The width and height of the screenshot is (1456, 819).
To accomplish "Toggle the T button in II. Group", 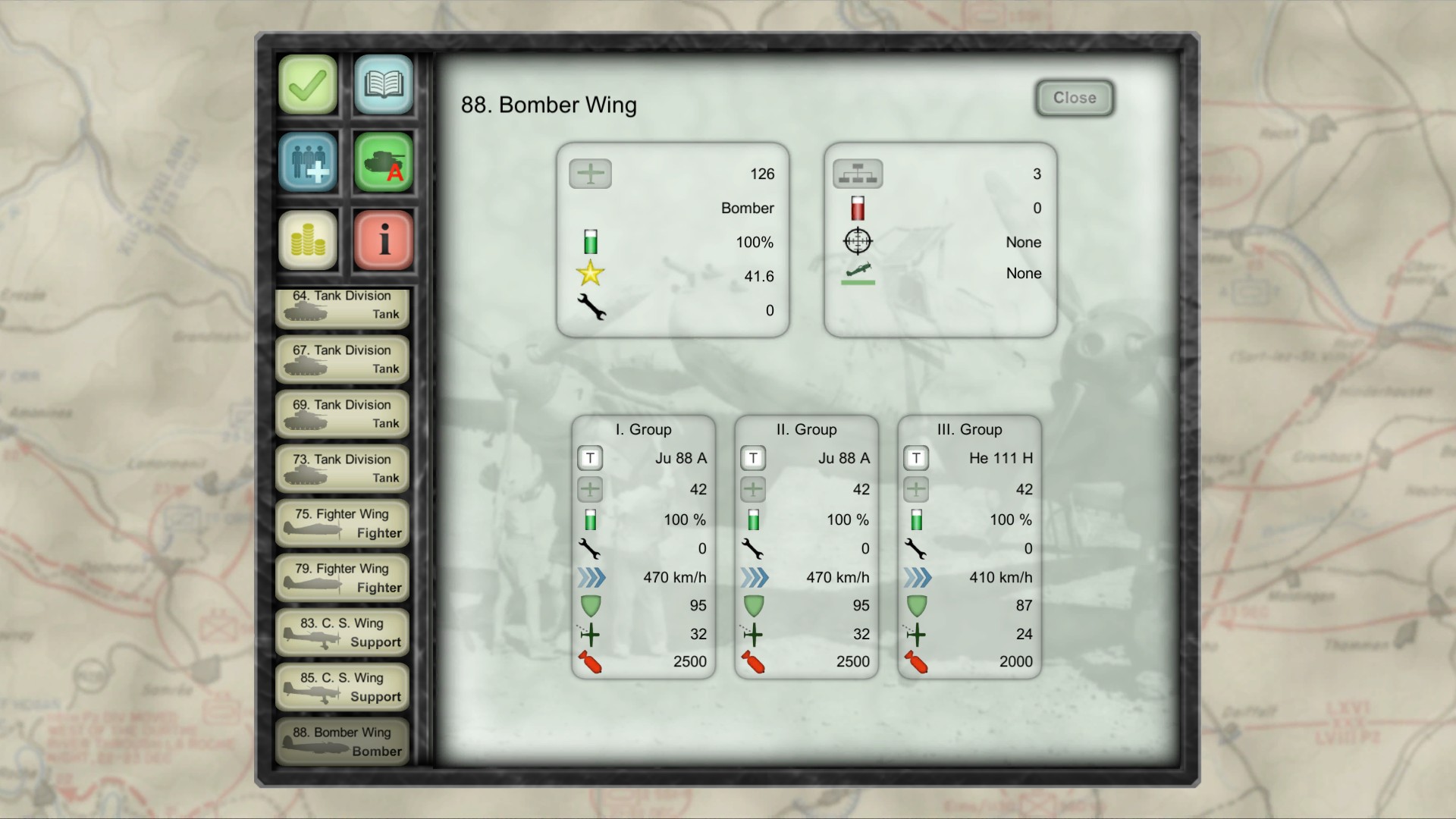I will [753, 458].
